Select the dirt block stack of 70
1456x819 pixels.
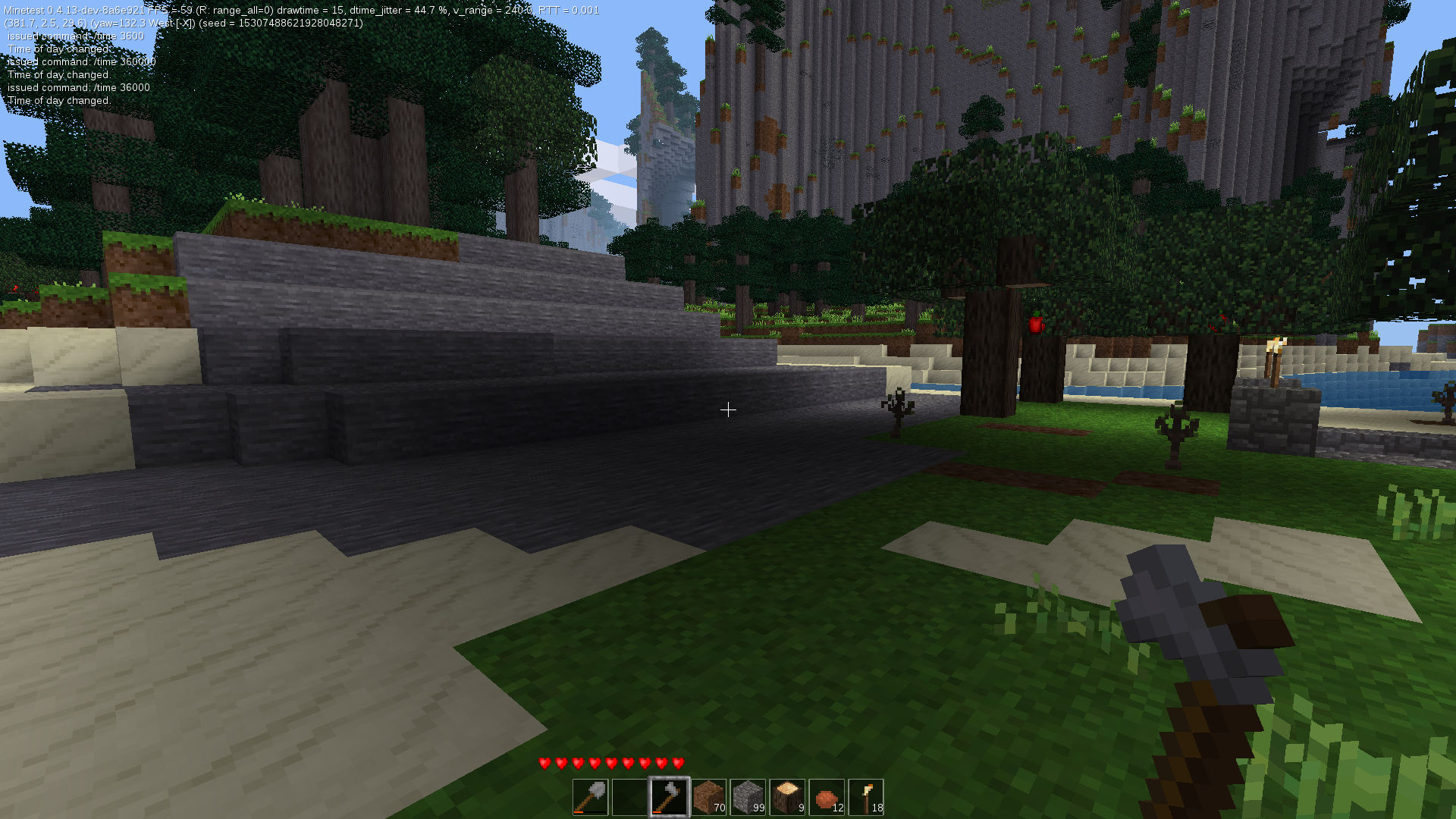(x=711, y=796)
